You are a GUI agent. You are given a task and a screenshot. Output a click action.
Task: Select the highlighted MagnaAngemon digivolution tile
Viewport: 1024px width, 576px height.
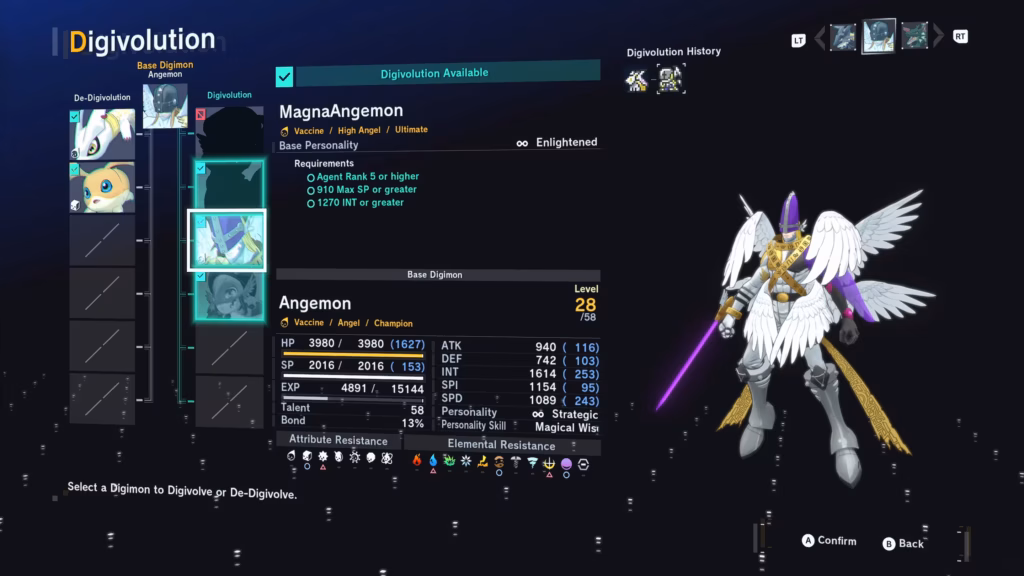coord(228,240)
